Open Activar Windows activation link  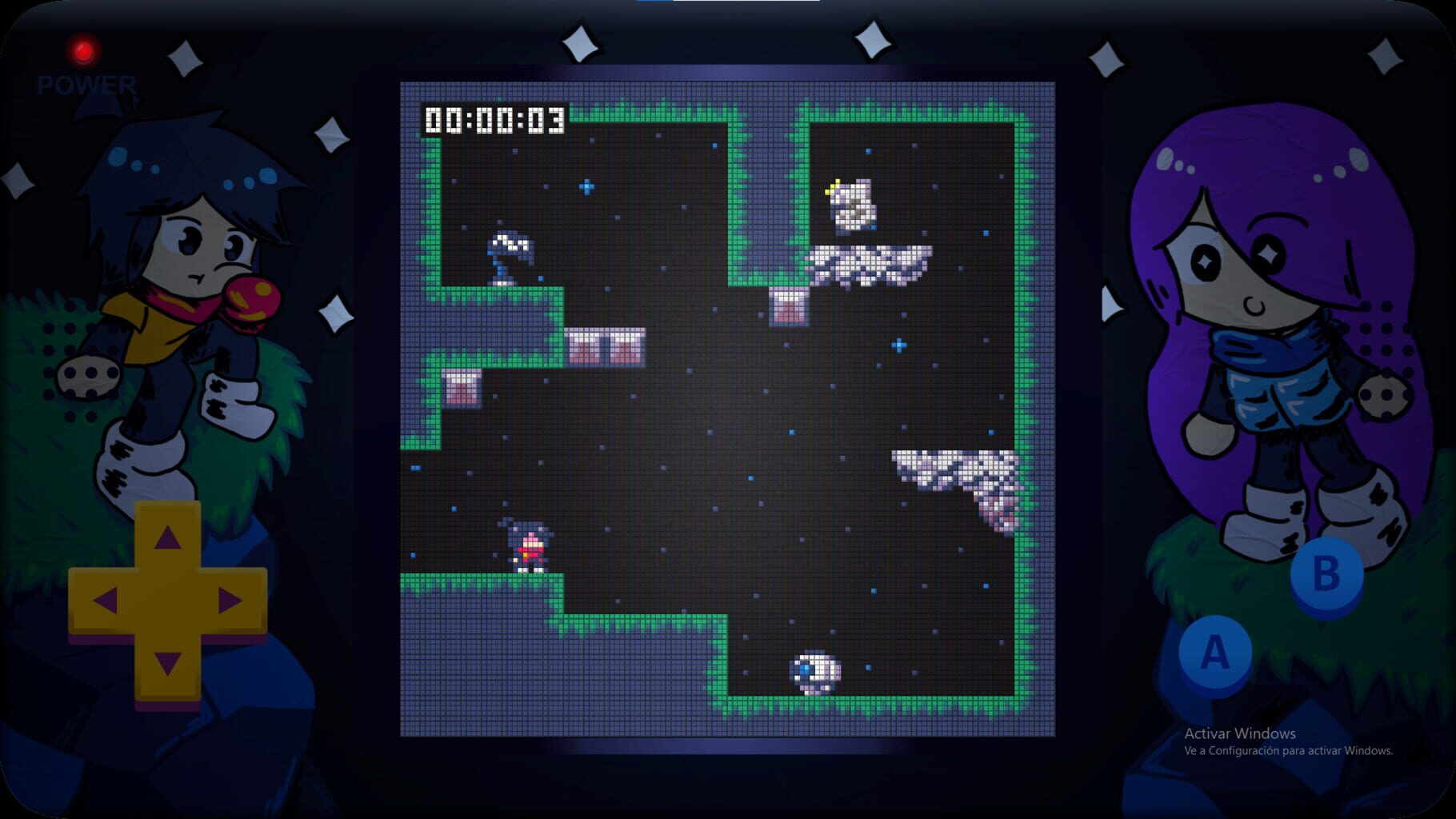[x=1242, y=733]
